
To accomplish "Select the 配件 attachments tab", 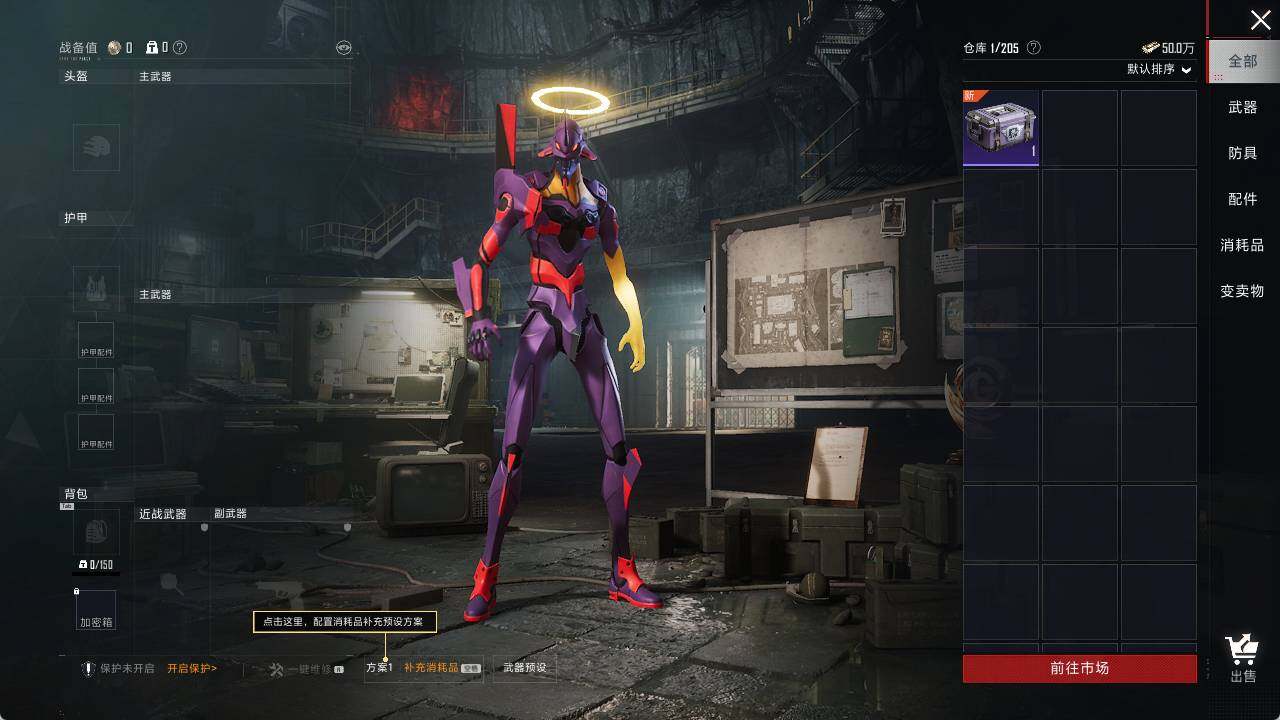I will 1243,199.
